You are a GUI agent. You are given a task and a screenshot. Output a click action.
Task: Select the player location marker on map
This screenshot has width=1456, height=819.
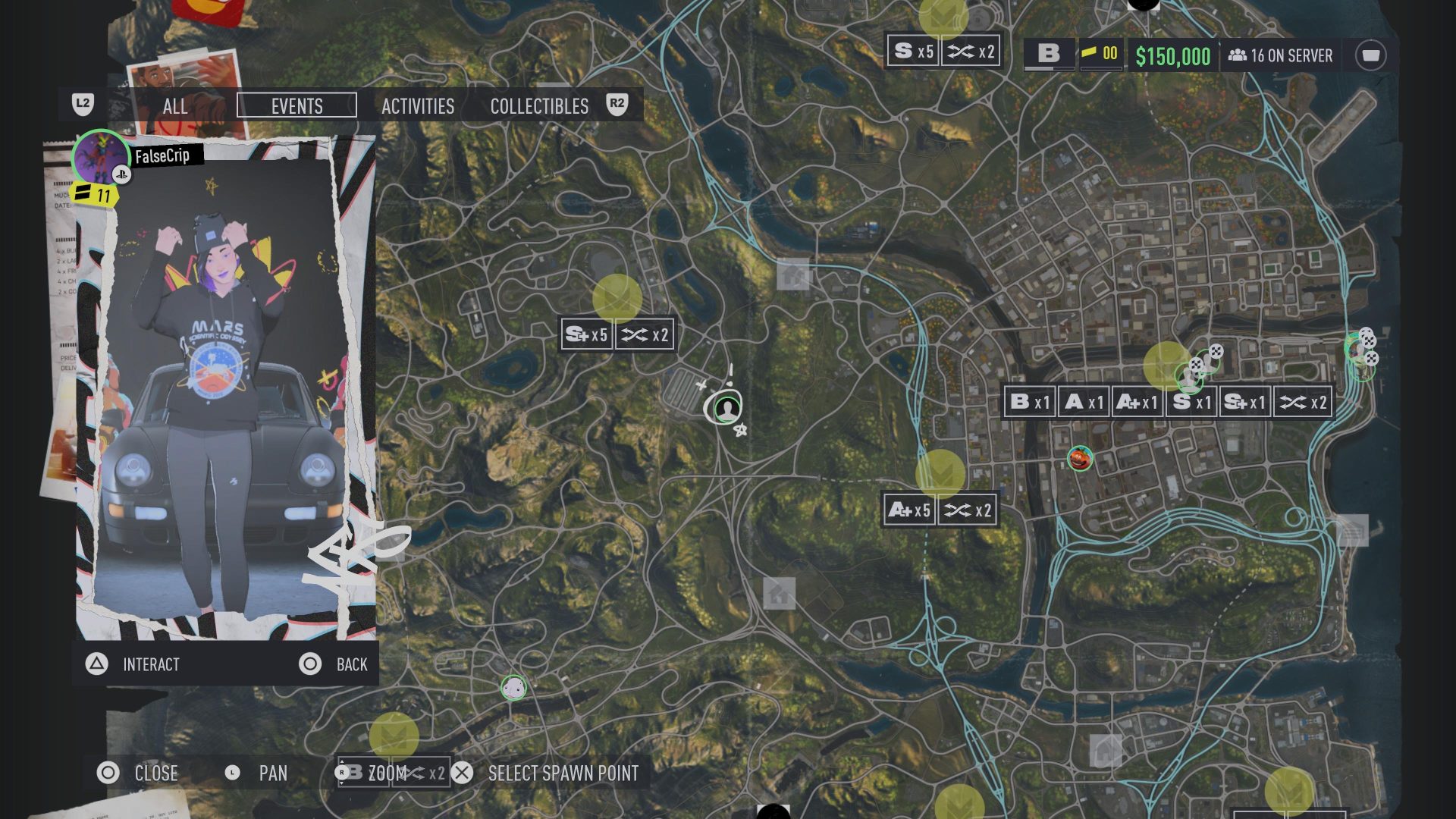click(728, 409)
